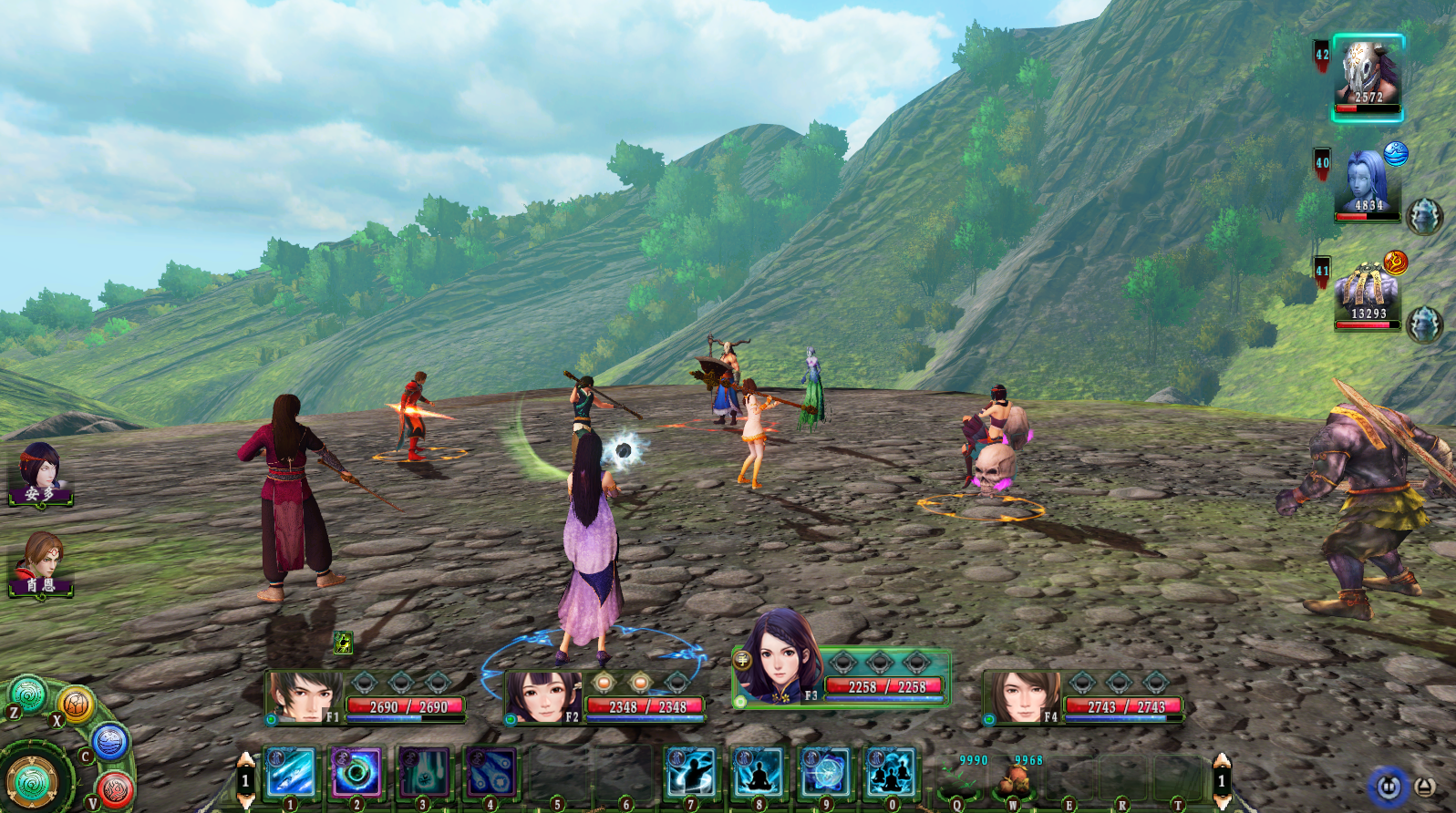Choose the blue water element orb
Screen dimensions: 1456x813
tap(109, 742)
